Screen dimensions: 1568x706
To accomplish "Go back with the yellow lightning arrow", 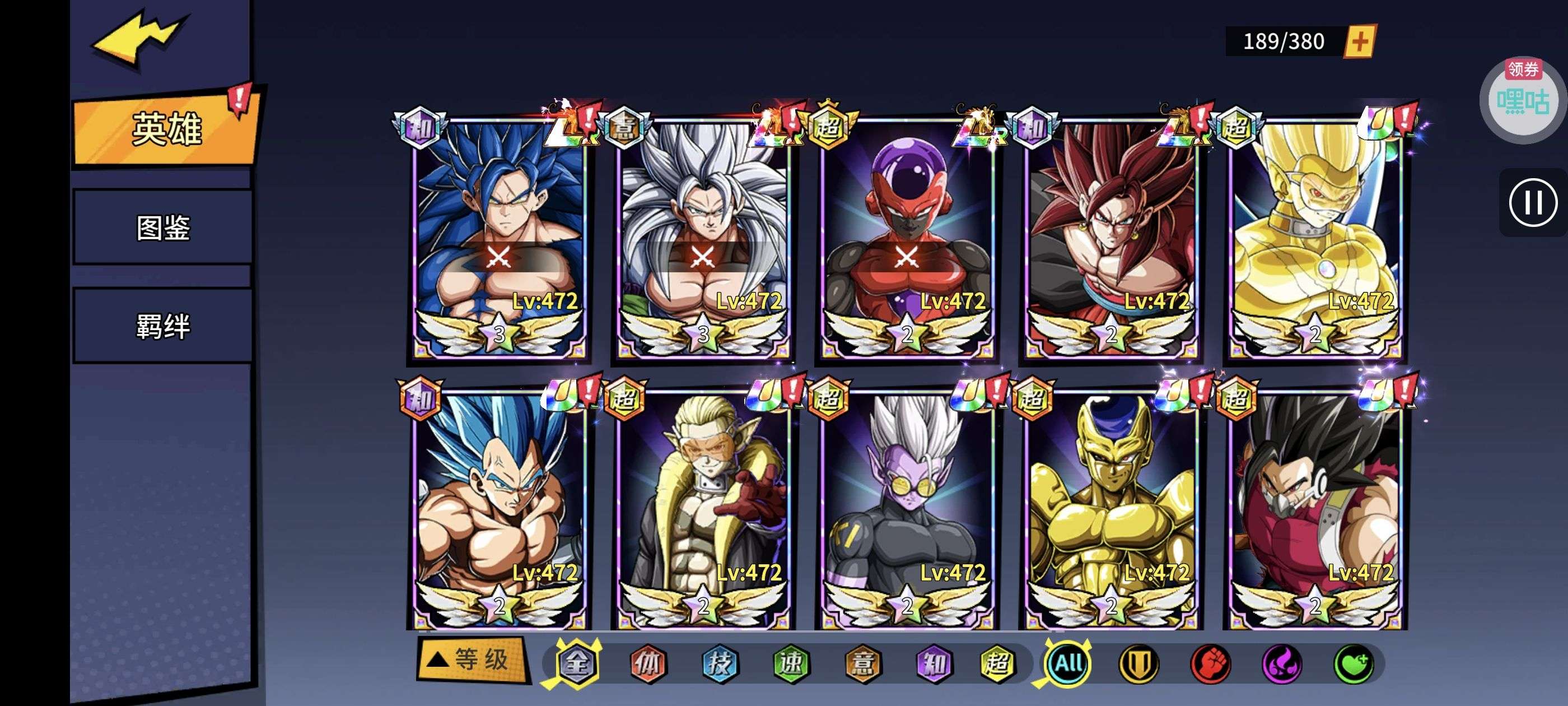I will pyautogui.click(x=139, y=38).
